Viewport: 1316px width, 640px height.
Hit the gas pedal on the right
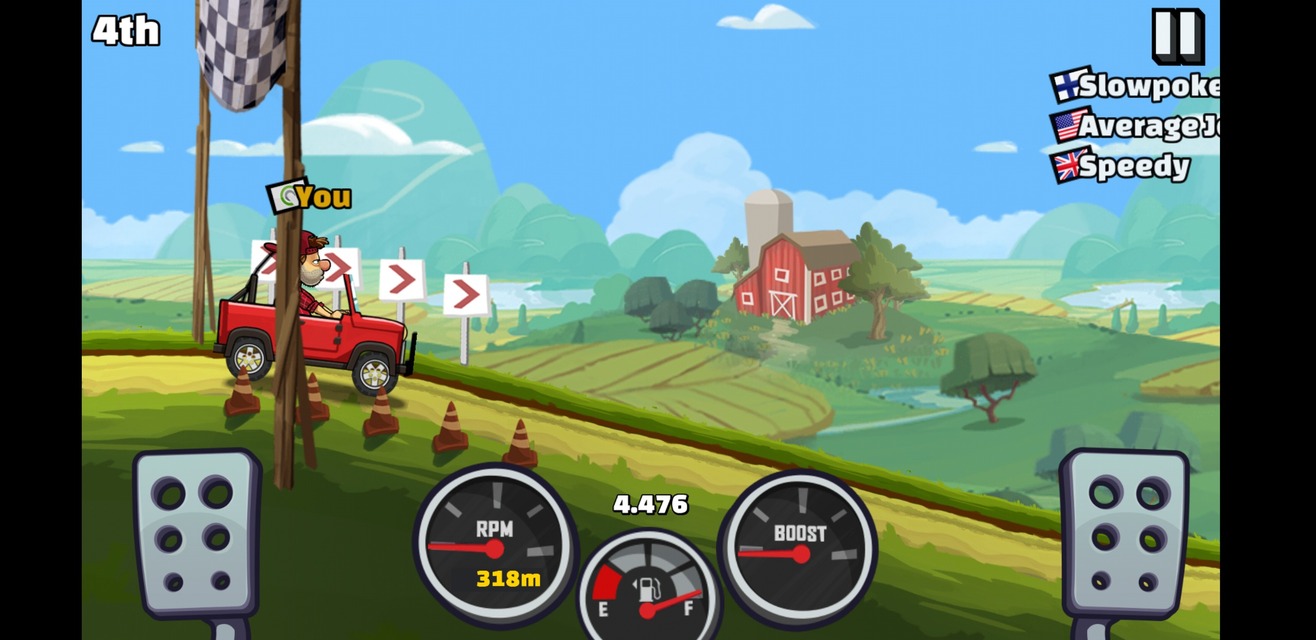click(x=1124, y=533)
